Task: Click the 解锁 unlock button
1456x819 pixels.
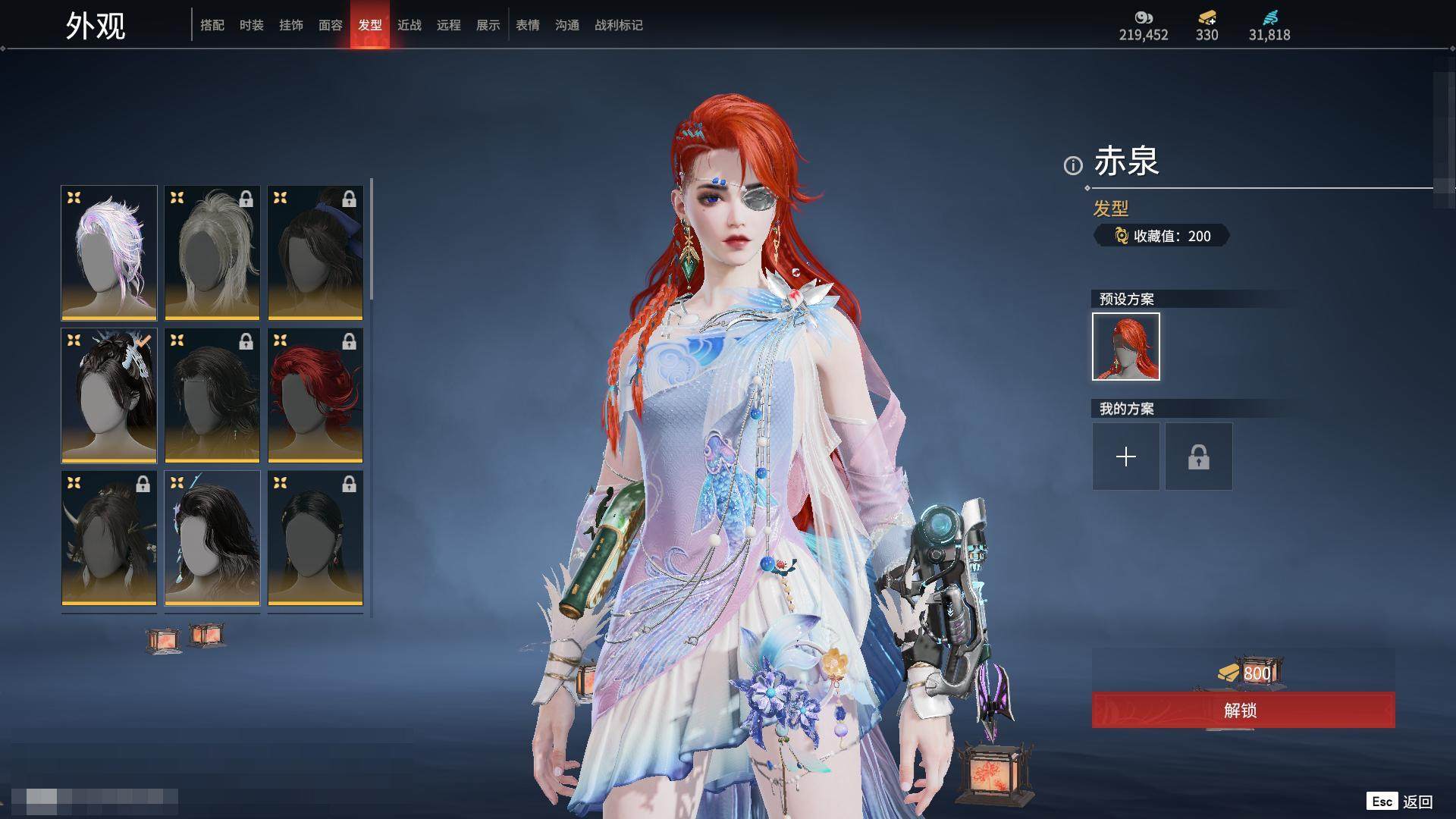Action: coord(1243,710)
